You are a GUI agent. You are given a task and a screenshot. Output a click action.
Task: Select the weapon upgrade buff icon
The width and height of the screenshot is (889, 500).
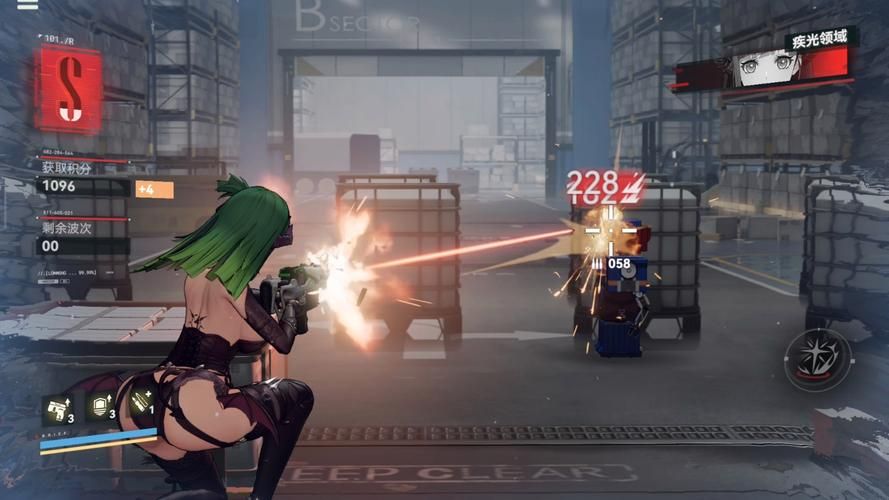click(56, 408)
